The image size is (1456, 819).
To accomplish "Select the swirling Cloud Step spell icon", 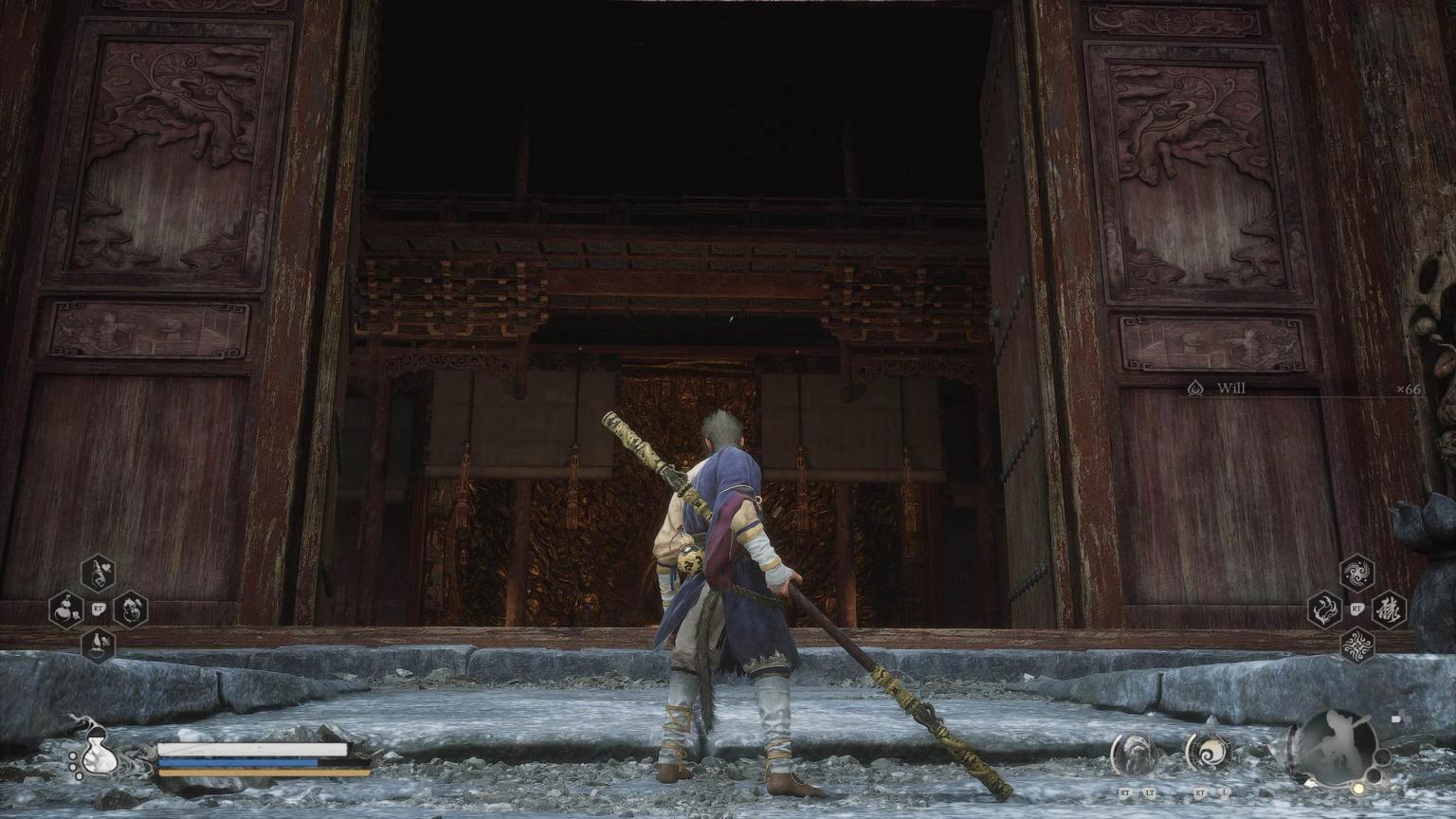I will [x=1356, y=571].
